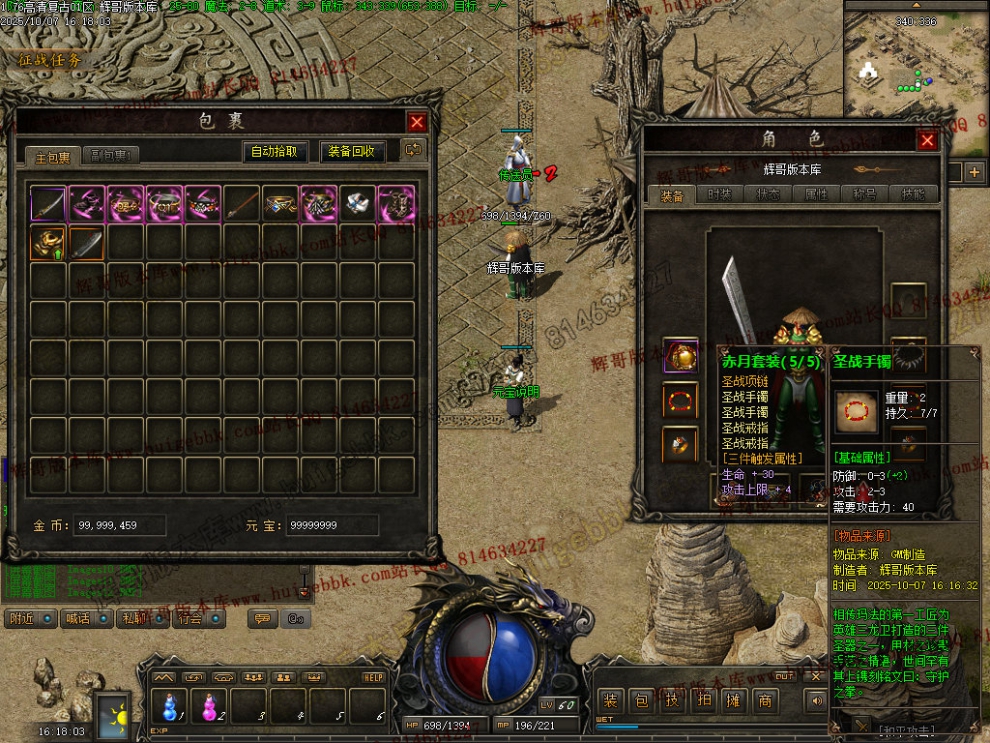Click the HELP button above the hotbar
This screenshot has height=743, width=990.
coord(373,677)
